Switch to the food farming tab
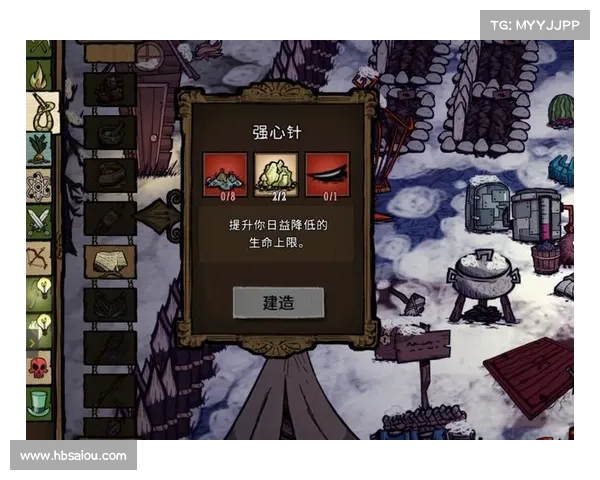Screen dimensions: 600x480 [40, 150]
